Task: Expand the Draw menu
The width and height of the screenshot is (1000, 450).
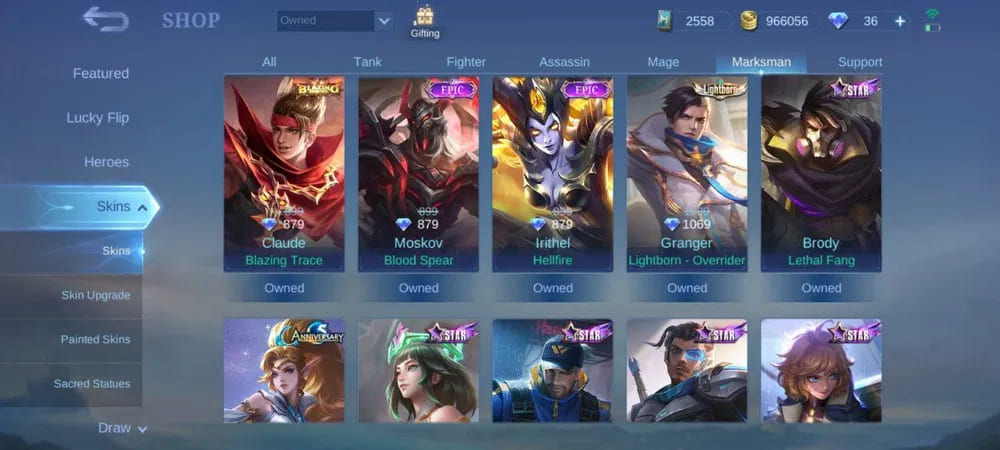Action: [122, 428]
